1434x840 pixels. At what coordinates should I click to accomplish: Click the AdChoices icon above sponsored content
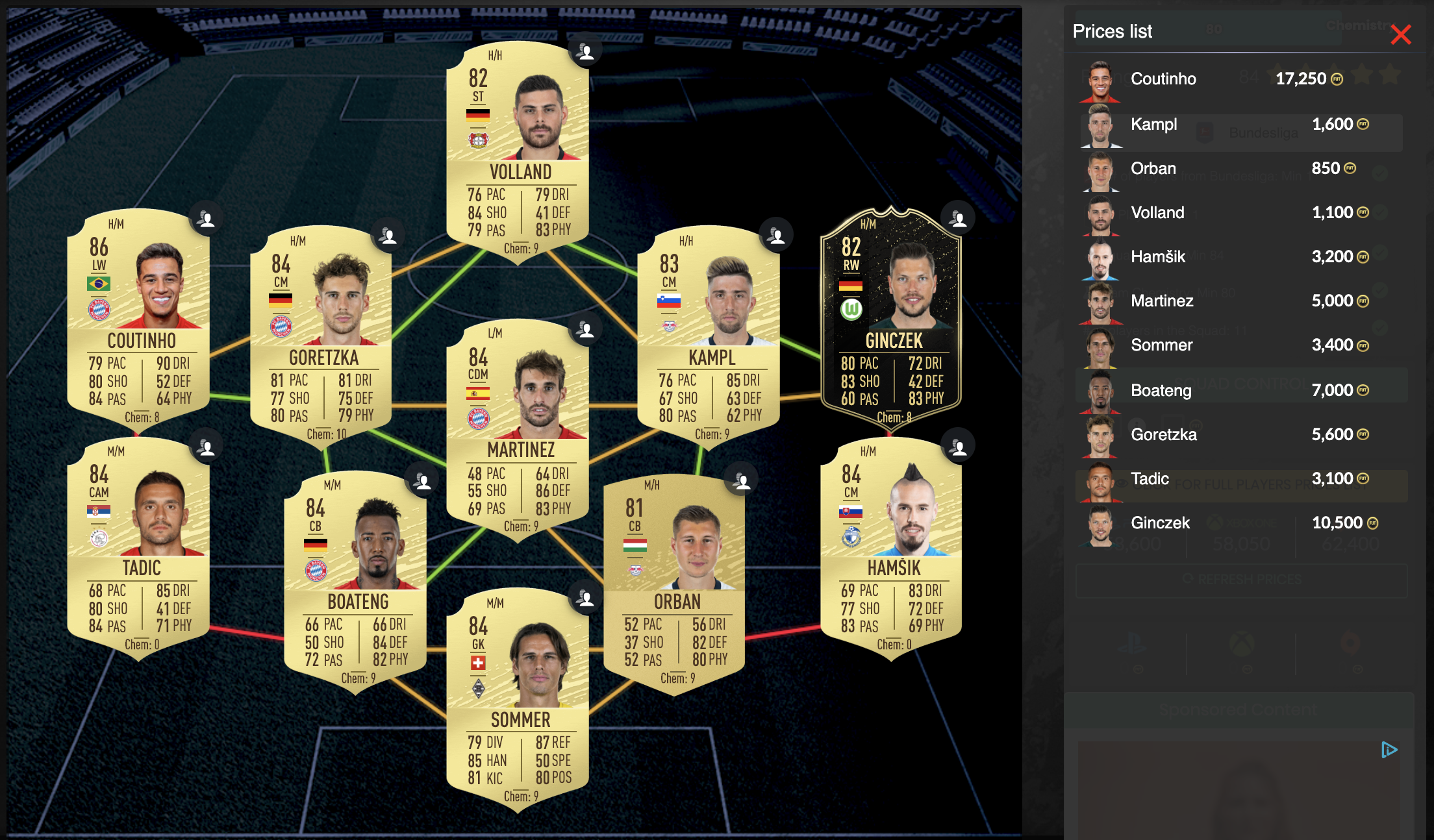tap(1389, 750)
